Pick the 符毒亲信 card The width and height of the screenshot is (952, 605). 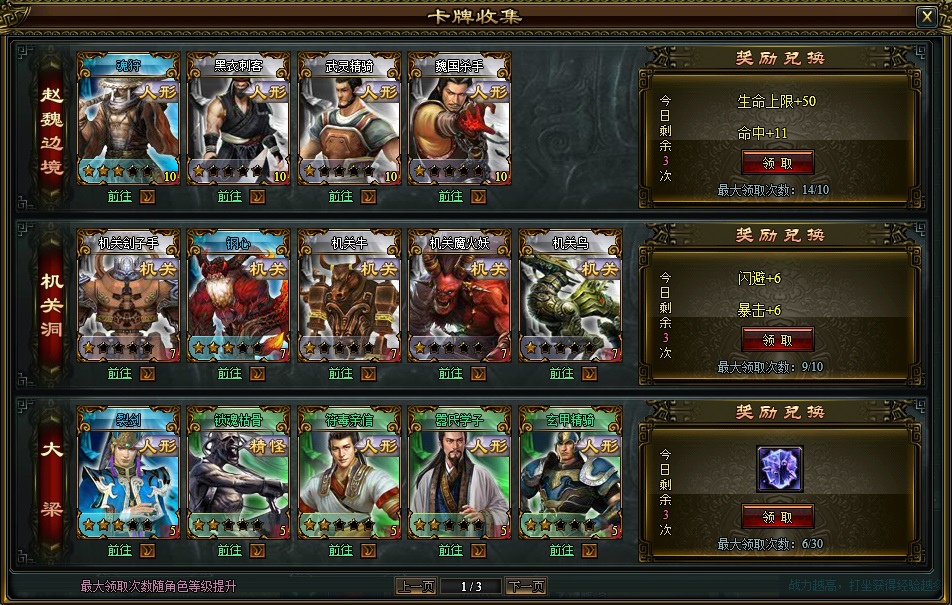pos(349,473)
